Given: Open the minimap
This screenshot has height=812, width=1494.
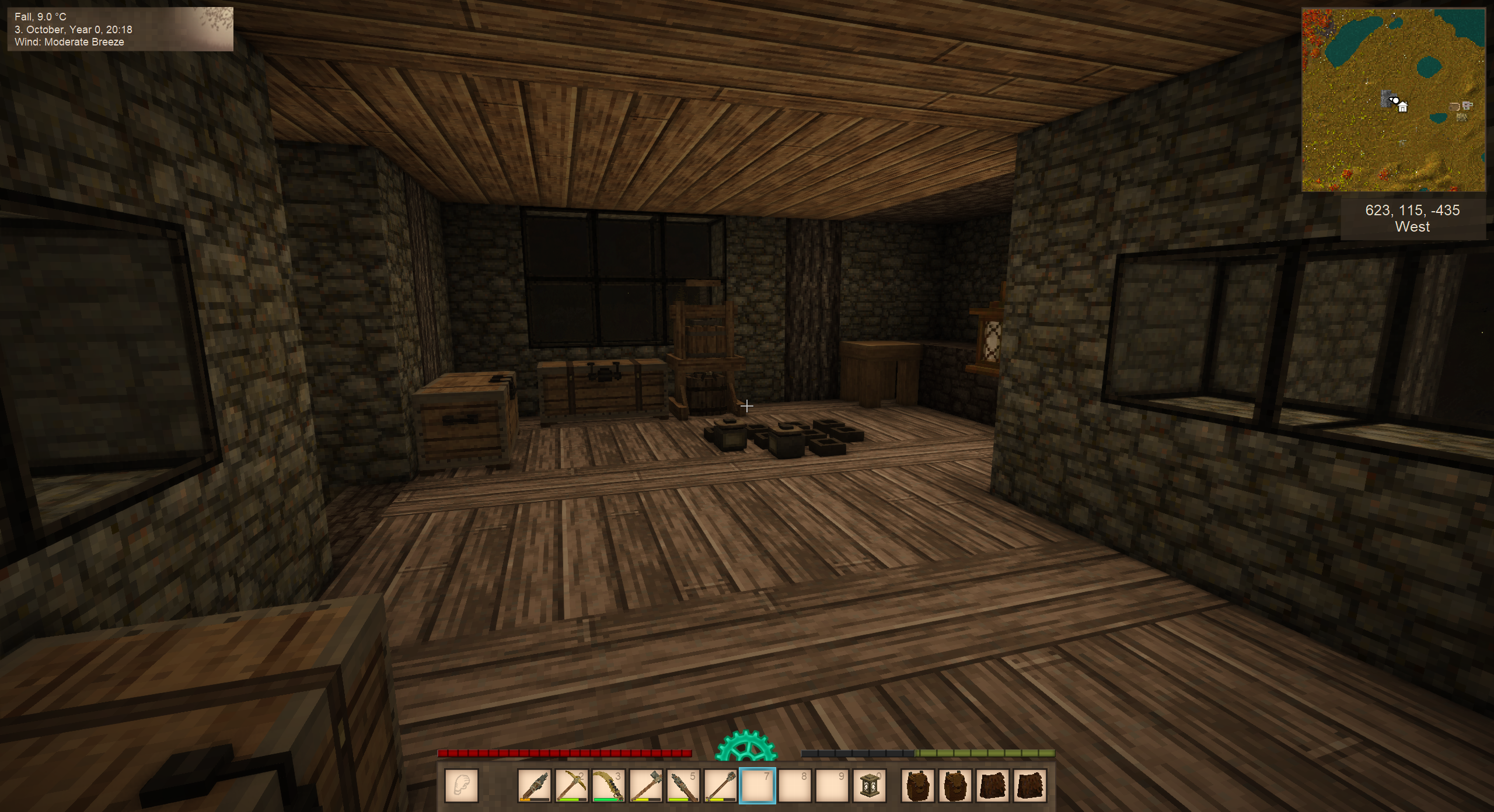Looking at the screenshot, I should [x=1393, y=100].
